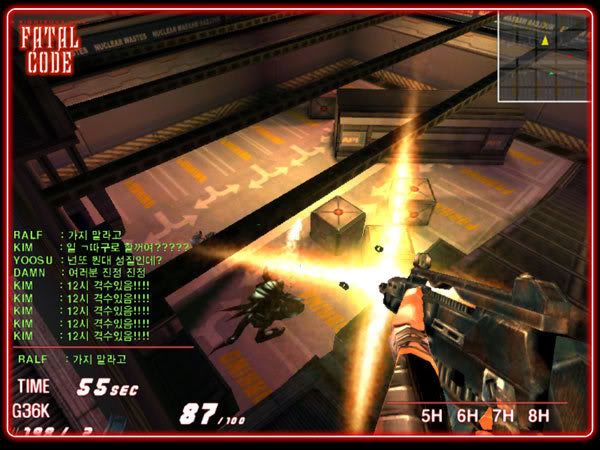Switch to the 7H weapon slot
The image size is (600, 450).
click(x=502, y=415)
